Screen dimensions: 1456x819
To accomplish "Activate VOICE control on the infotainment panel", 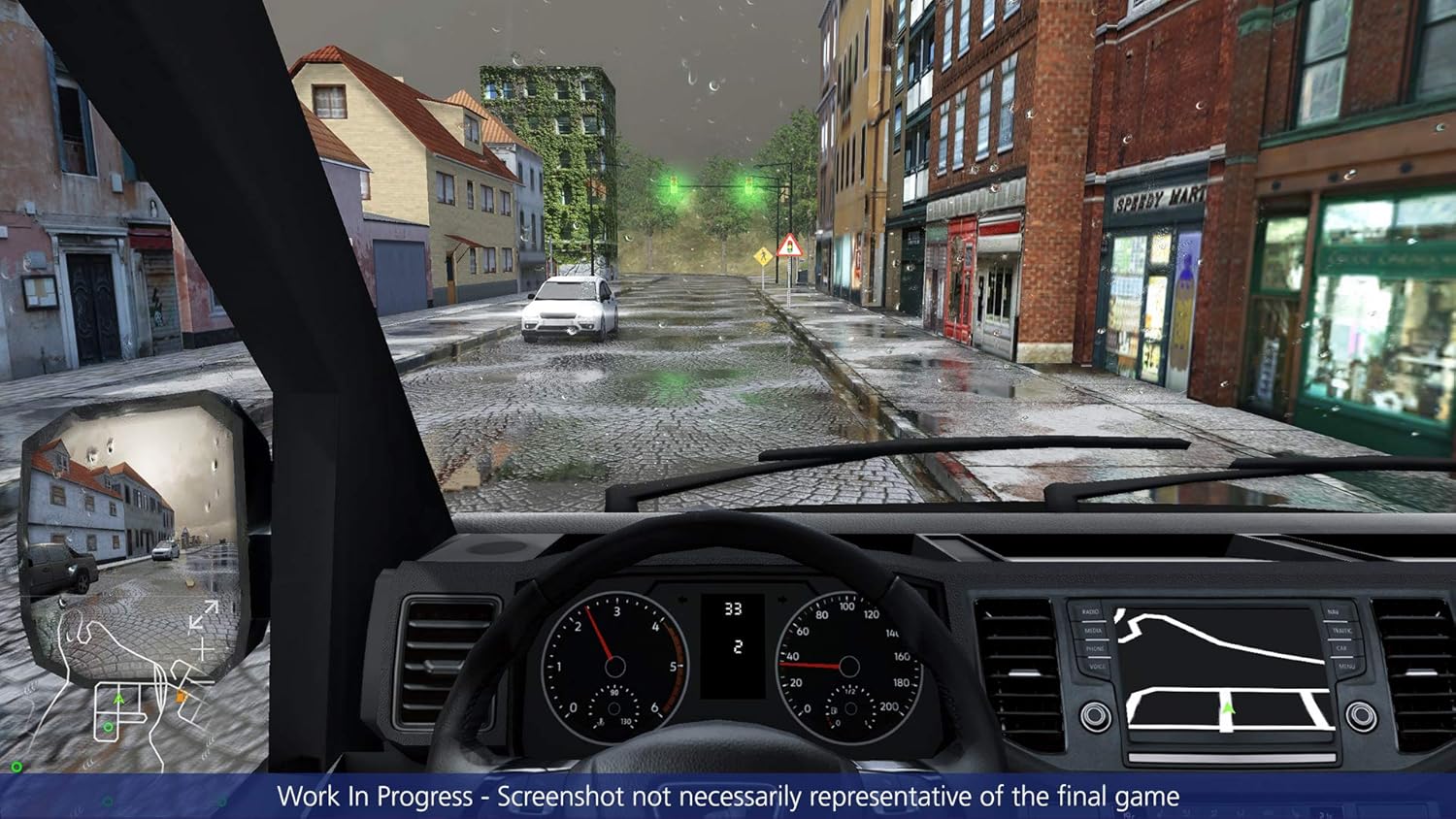I will point(1098,666).
